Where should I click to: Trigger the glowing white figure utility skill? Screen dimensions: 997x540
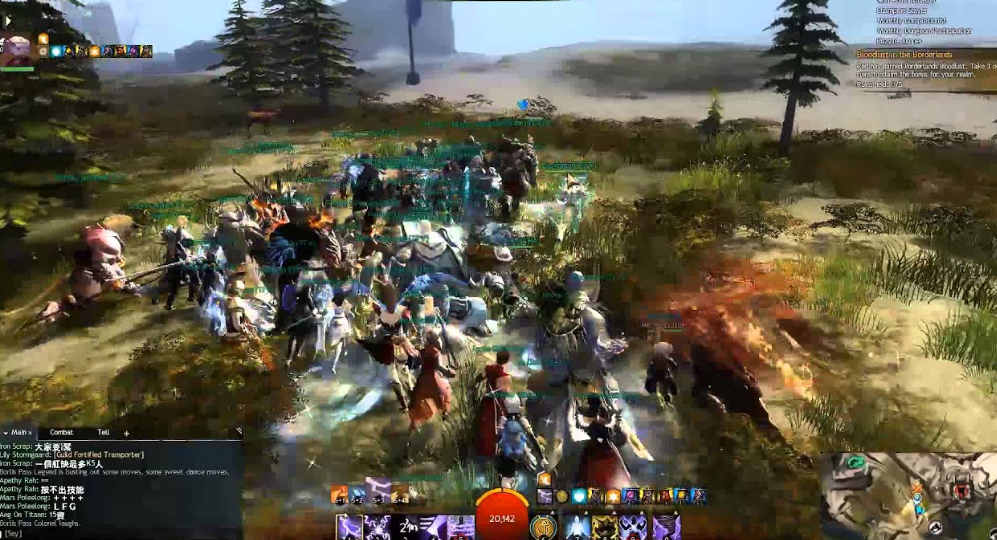pos(576,526)
